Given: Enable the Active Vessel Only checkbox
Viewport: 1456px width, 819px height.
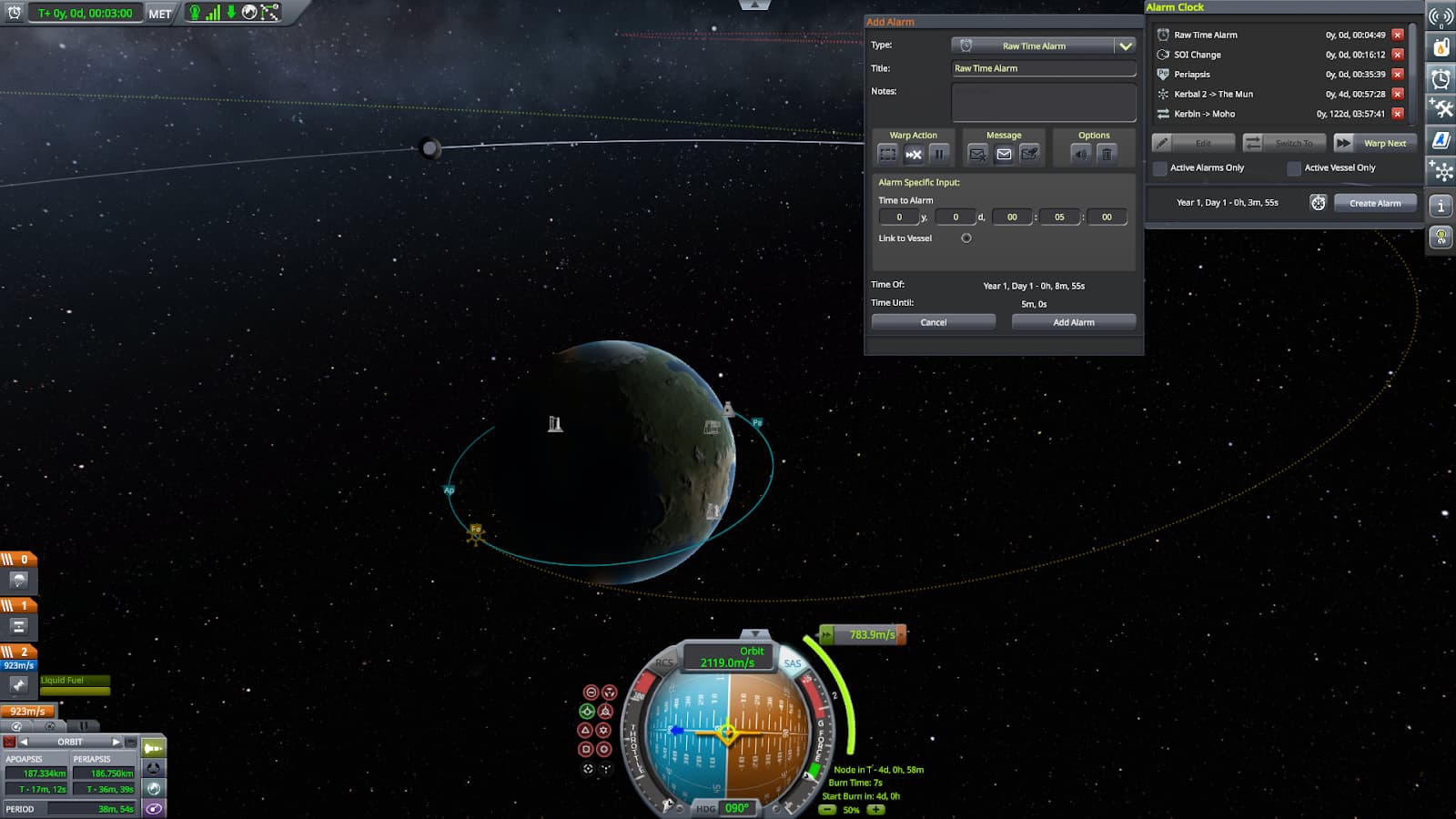Looking at the screenshot, I should (1294, 168).
